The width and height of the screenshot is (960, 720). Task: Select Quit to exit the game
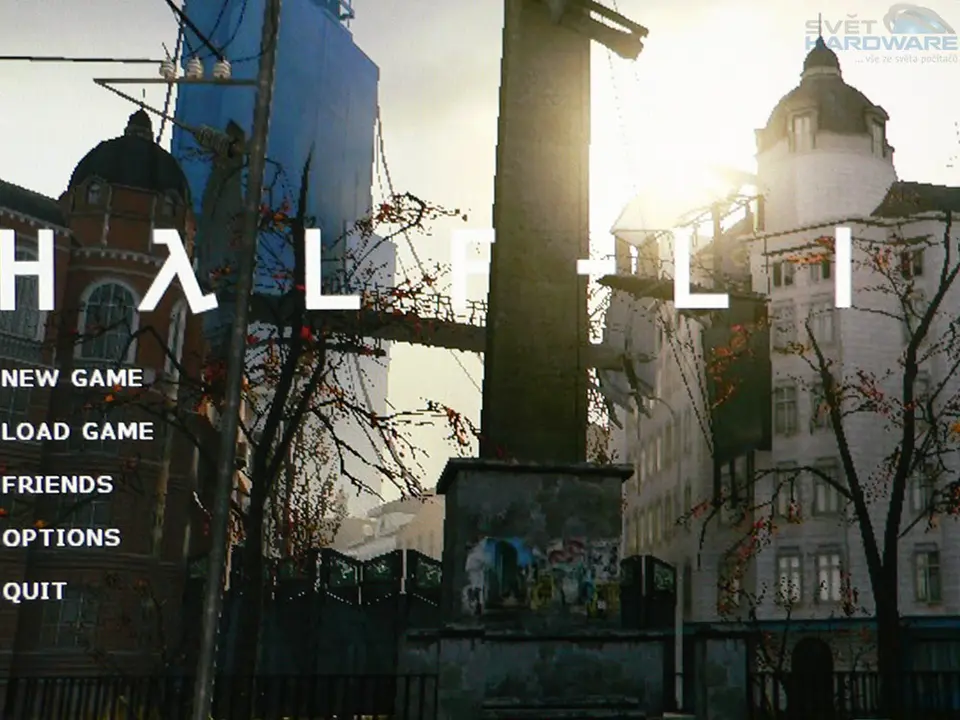pos(35,590)
